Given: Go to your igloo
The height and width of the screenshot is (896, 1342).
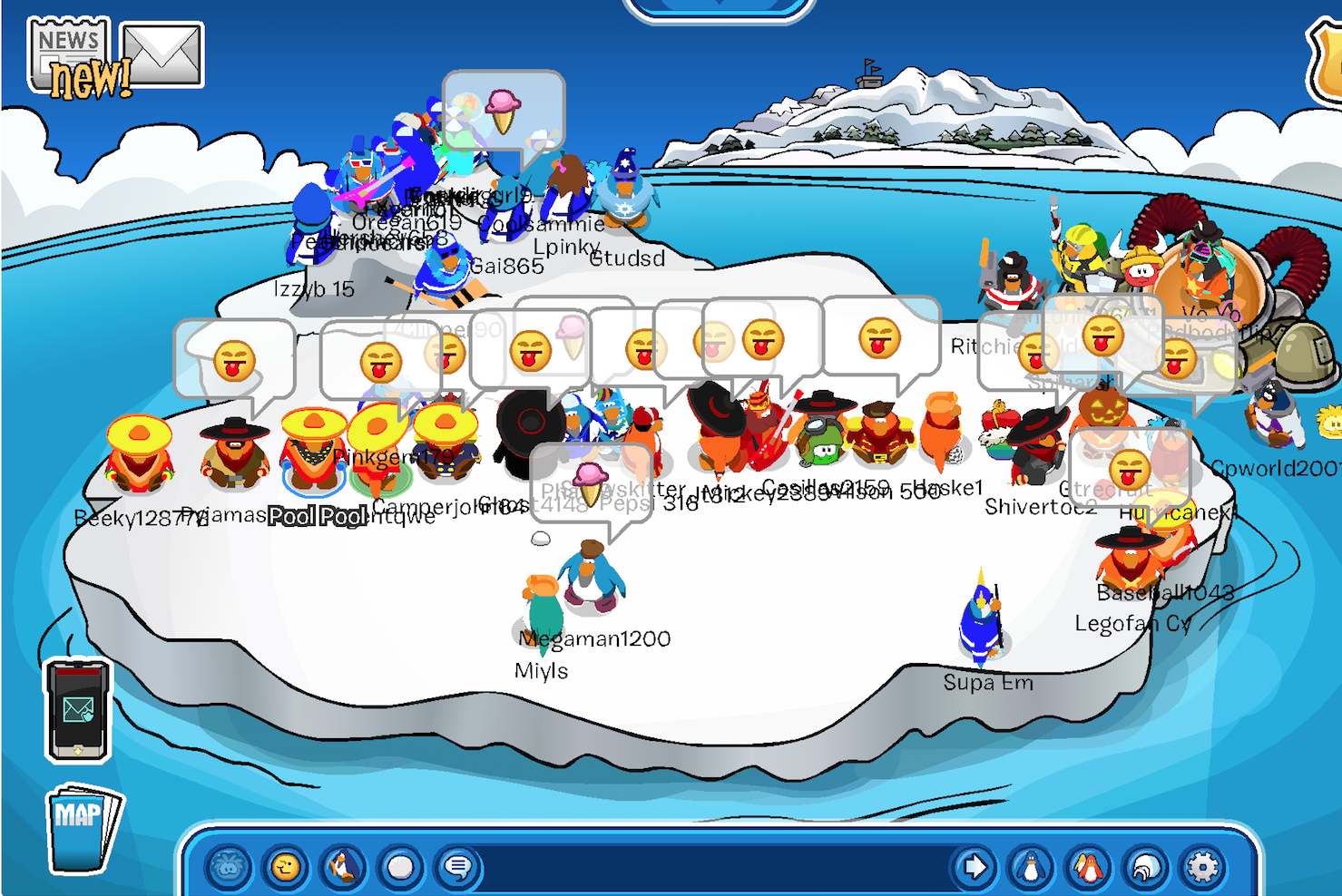Looking at the screenshot, I should pos(1145,868).
